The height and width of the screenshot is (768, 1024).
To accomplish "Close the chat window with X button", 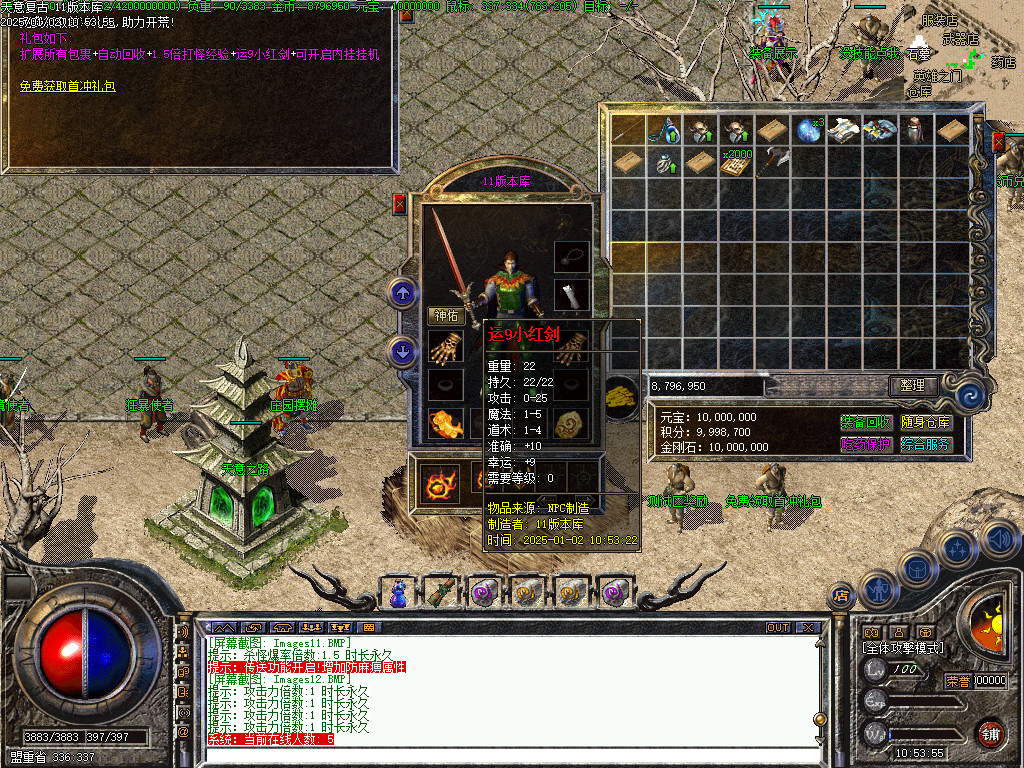I will (807, 628).
